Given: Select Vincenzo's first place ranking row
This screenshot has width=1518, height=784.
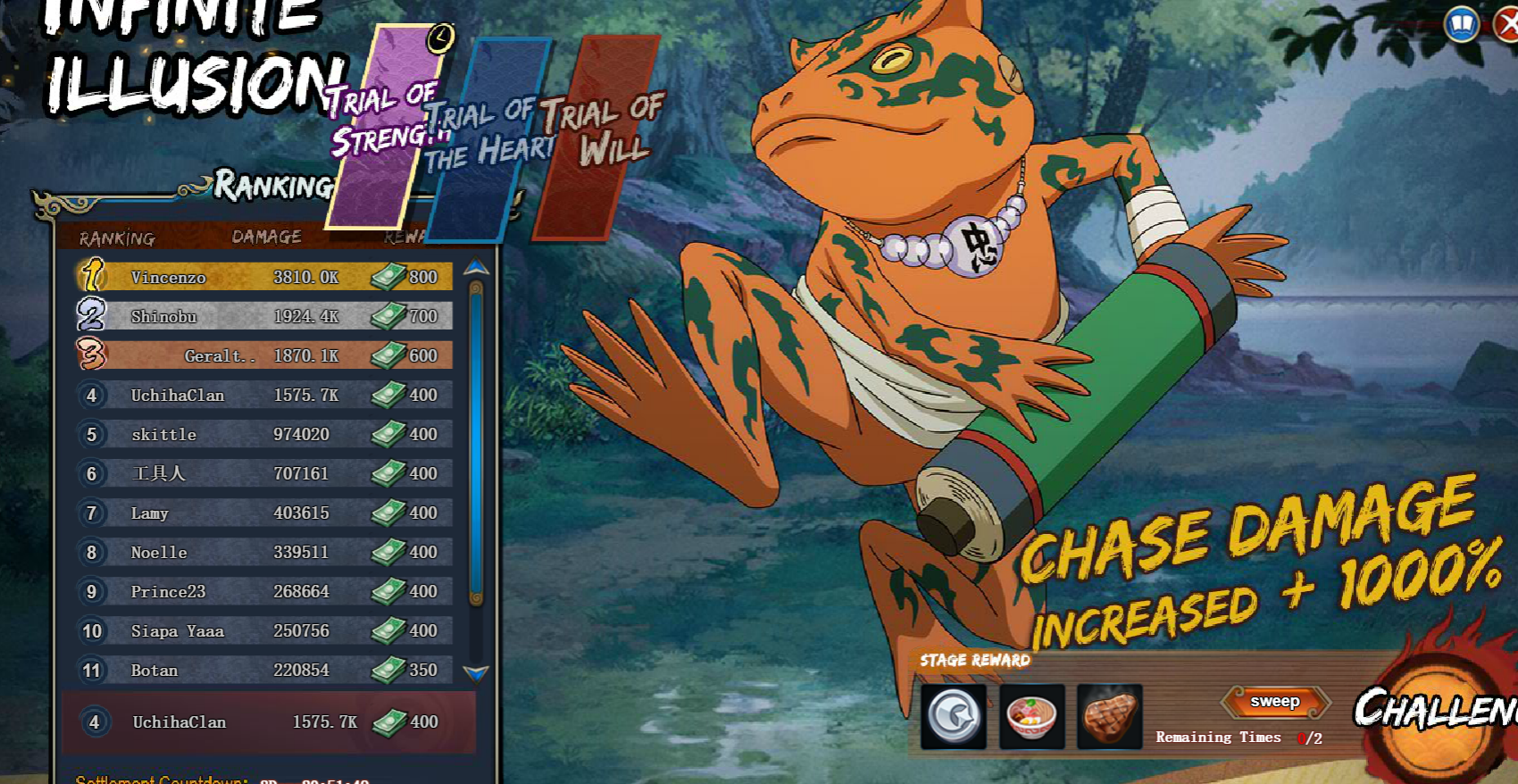Looking at the screenshot, I should pyautogui.click(x=264, y=277).
